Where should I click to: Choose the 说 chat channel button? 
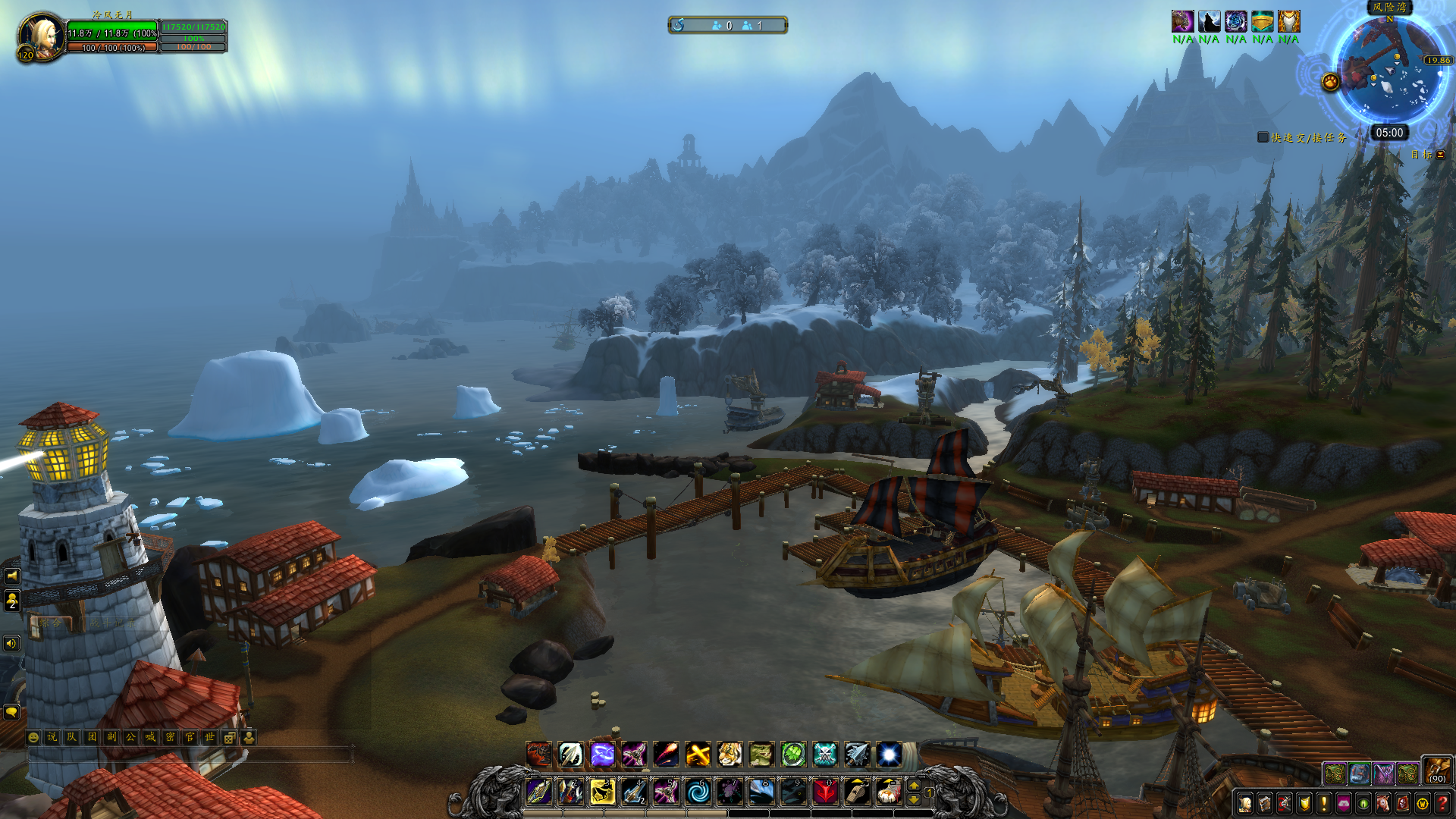(x=52, y=737)
